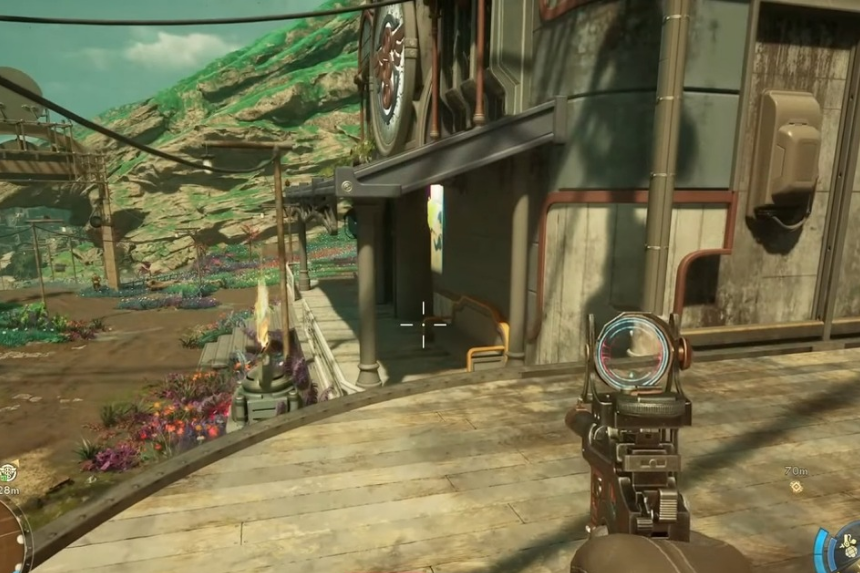This screenshot has width=860, height=573.
Task: Click the green objective marker showing 28m
Action: click(x=7, y=472)
